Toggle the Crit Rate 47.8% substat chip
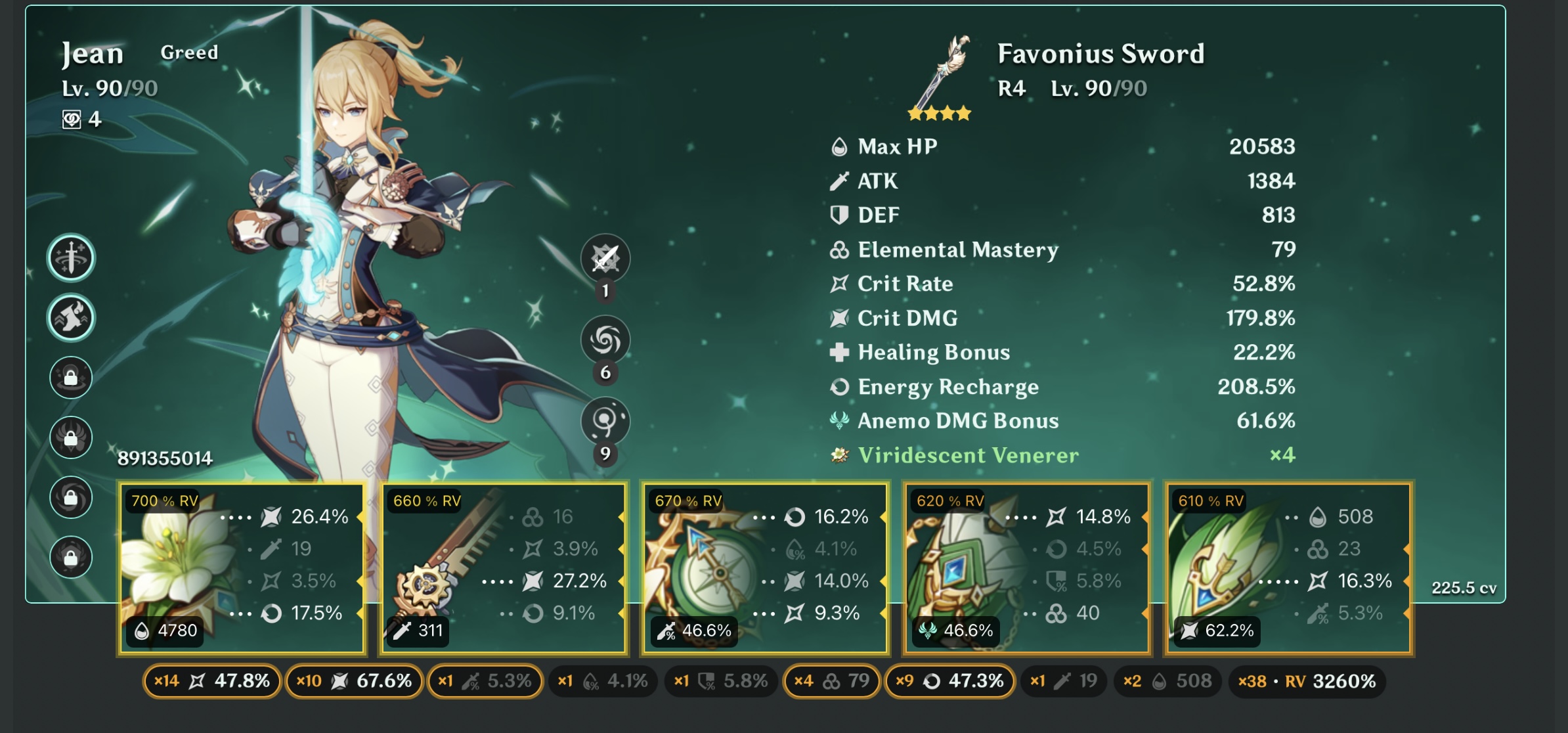1568x733 pixels. (x=212, y=681)
